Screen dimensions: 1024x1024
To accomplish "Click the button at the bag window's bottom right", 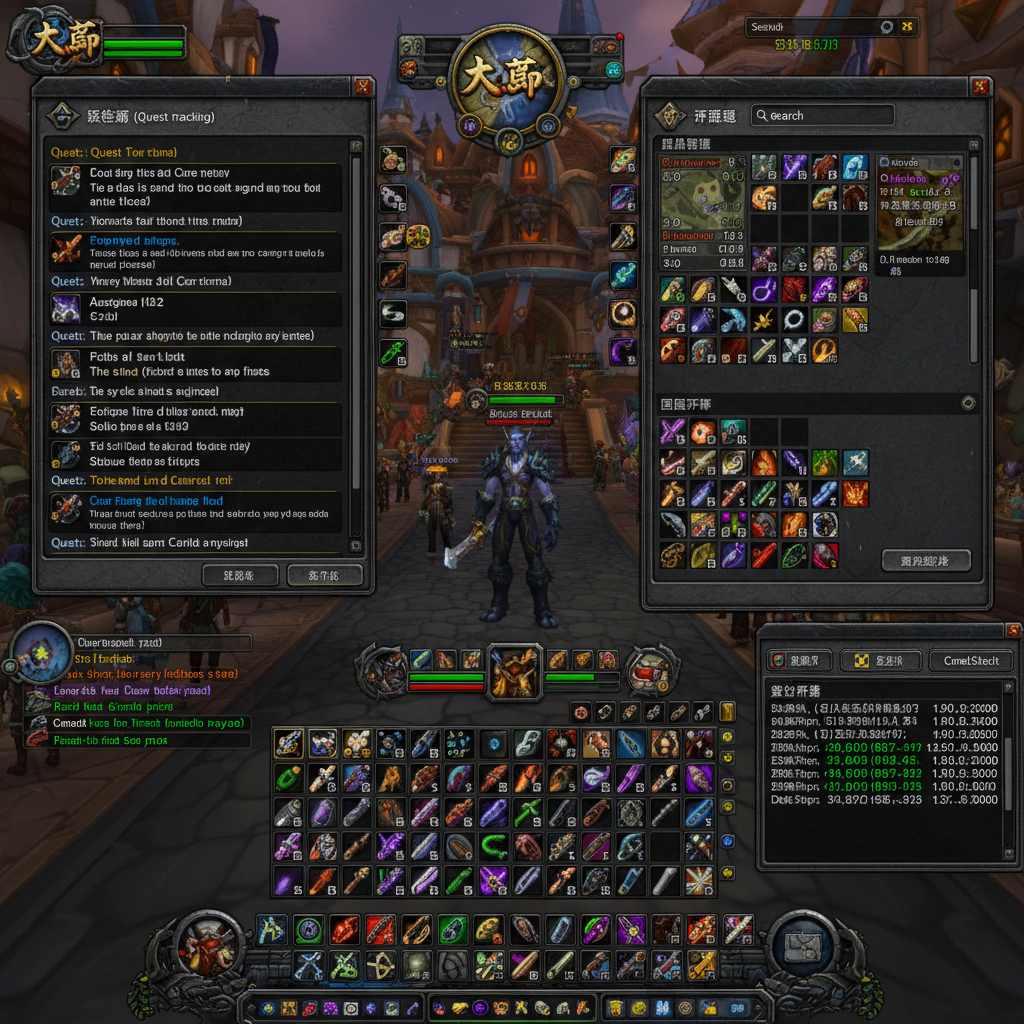I will (x=926, y=560).
